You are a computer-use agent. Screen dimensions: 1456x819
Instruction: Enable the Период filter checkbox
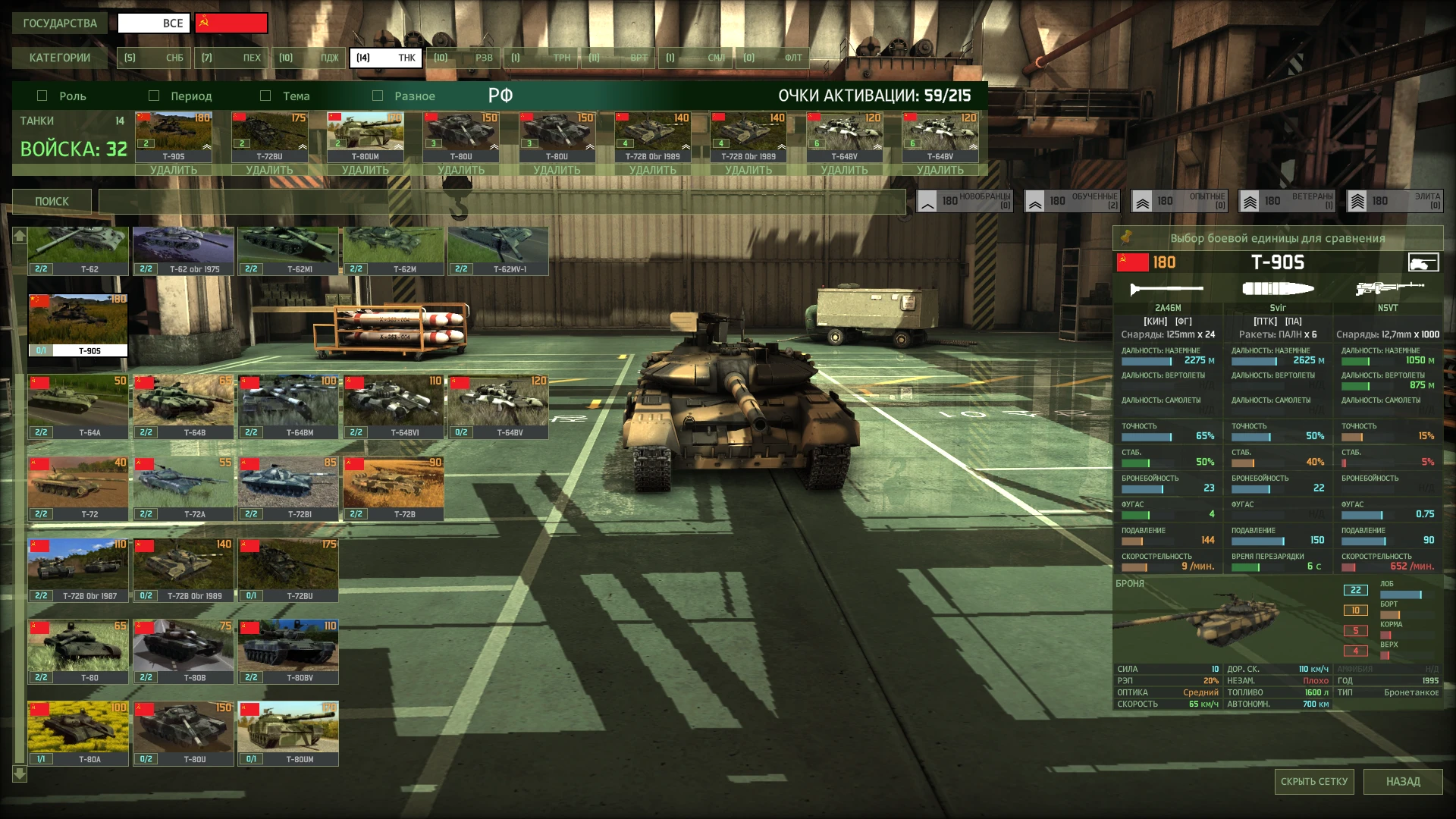[154, 96]
